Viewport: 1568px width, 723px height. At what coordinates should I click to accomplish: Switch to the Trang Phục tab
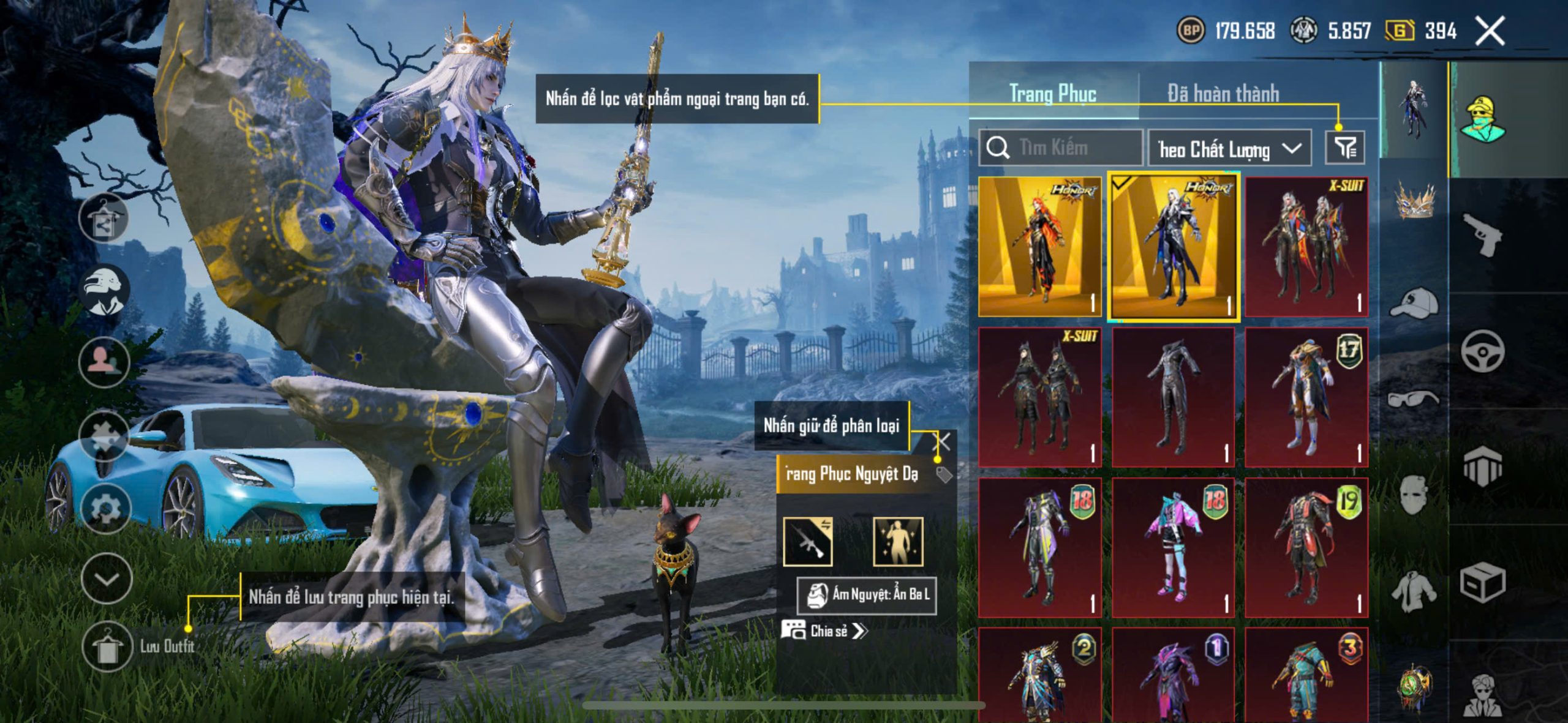pyautogui.click(x=1052, y=94)
